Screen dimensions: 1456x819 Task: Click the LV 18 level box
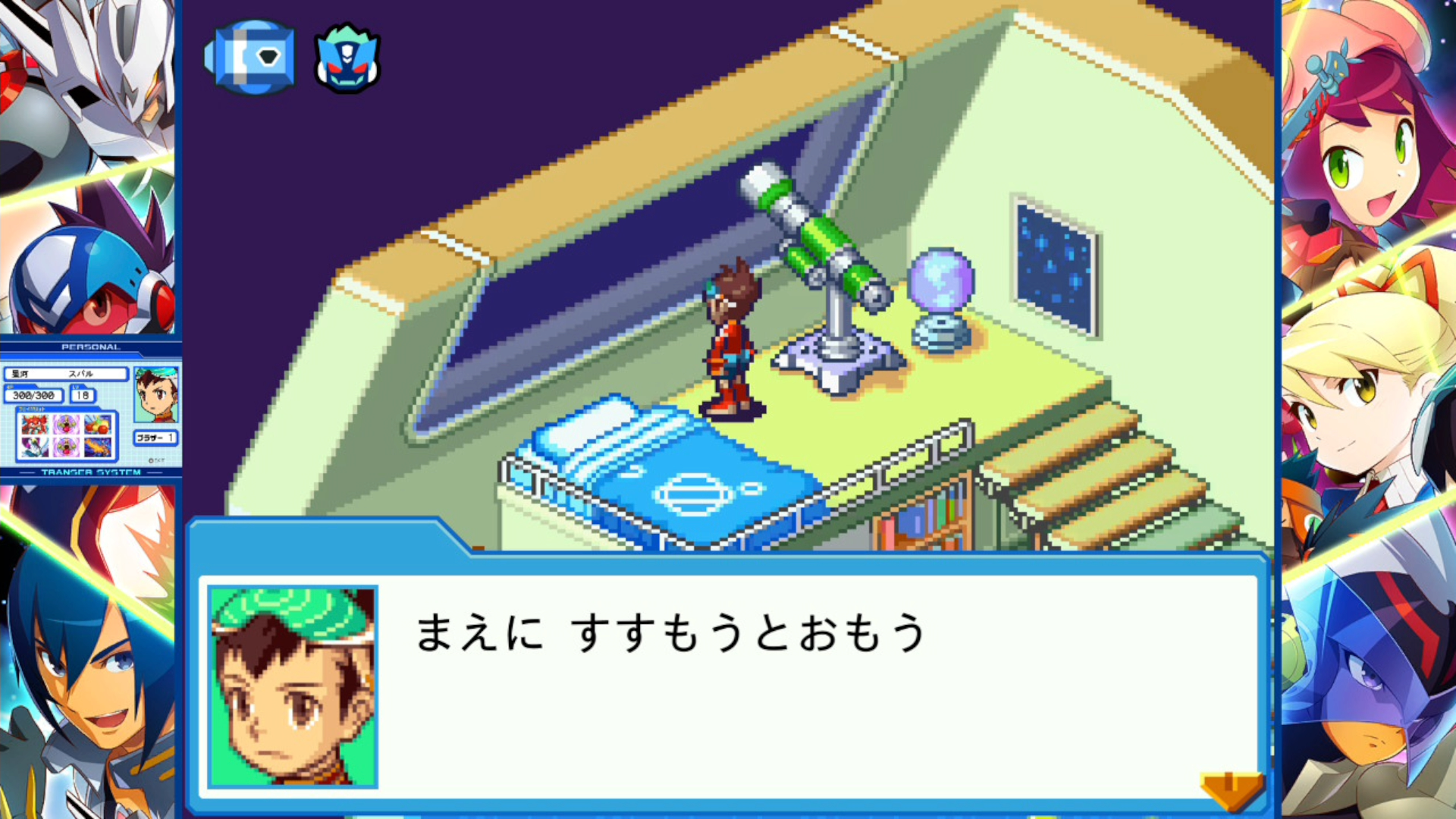point(83,394)
